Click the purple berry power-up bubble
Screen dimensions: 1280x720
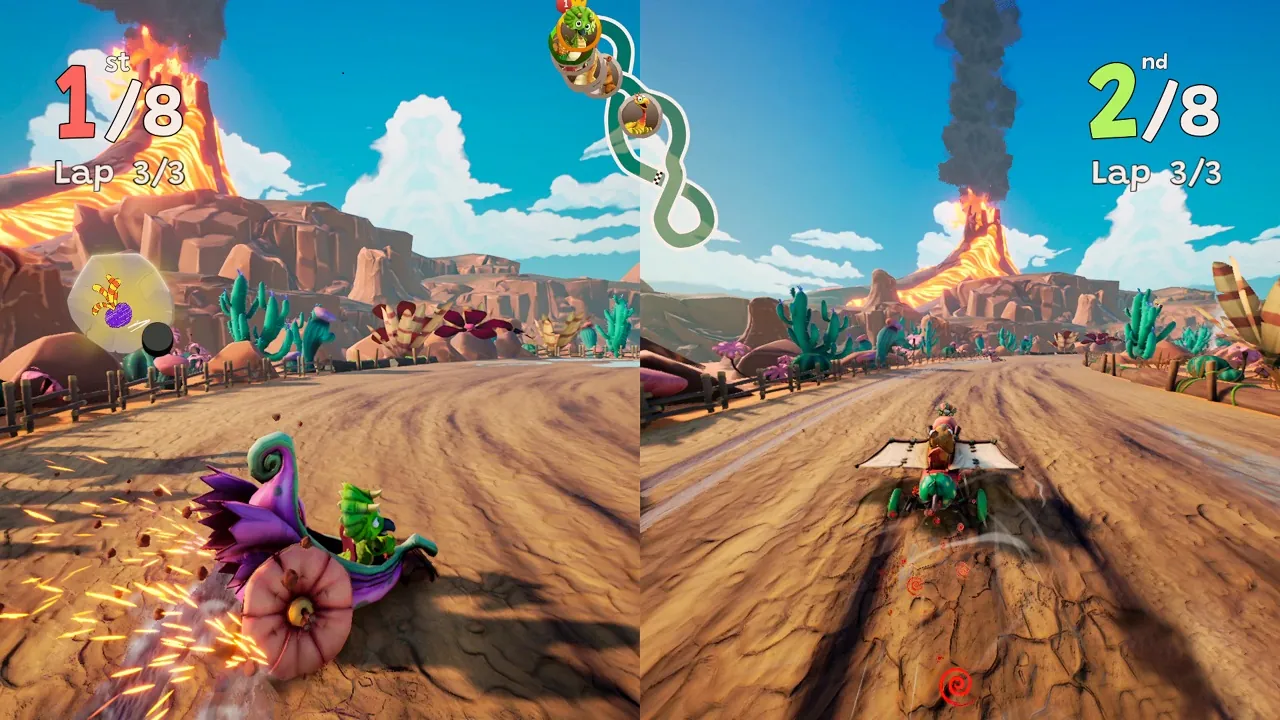117,312
